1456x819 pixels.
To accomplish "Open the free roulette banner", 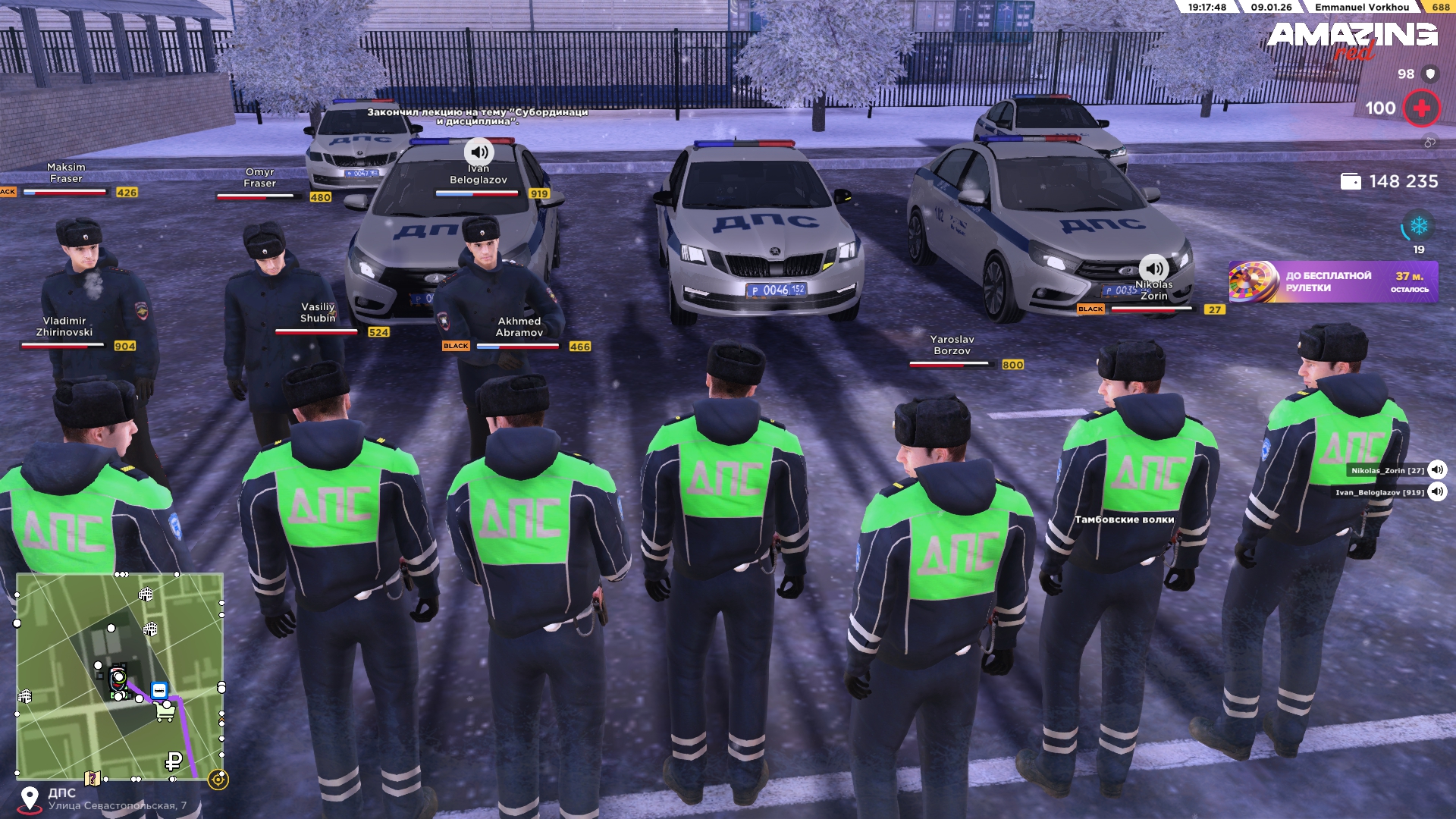I will (1332, 282).
